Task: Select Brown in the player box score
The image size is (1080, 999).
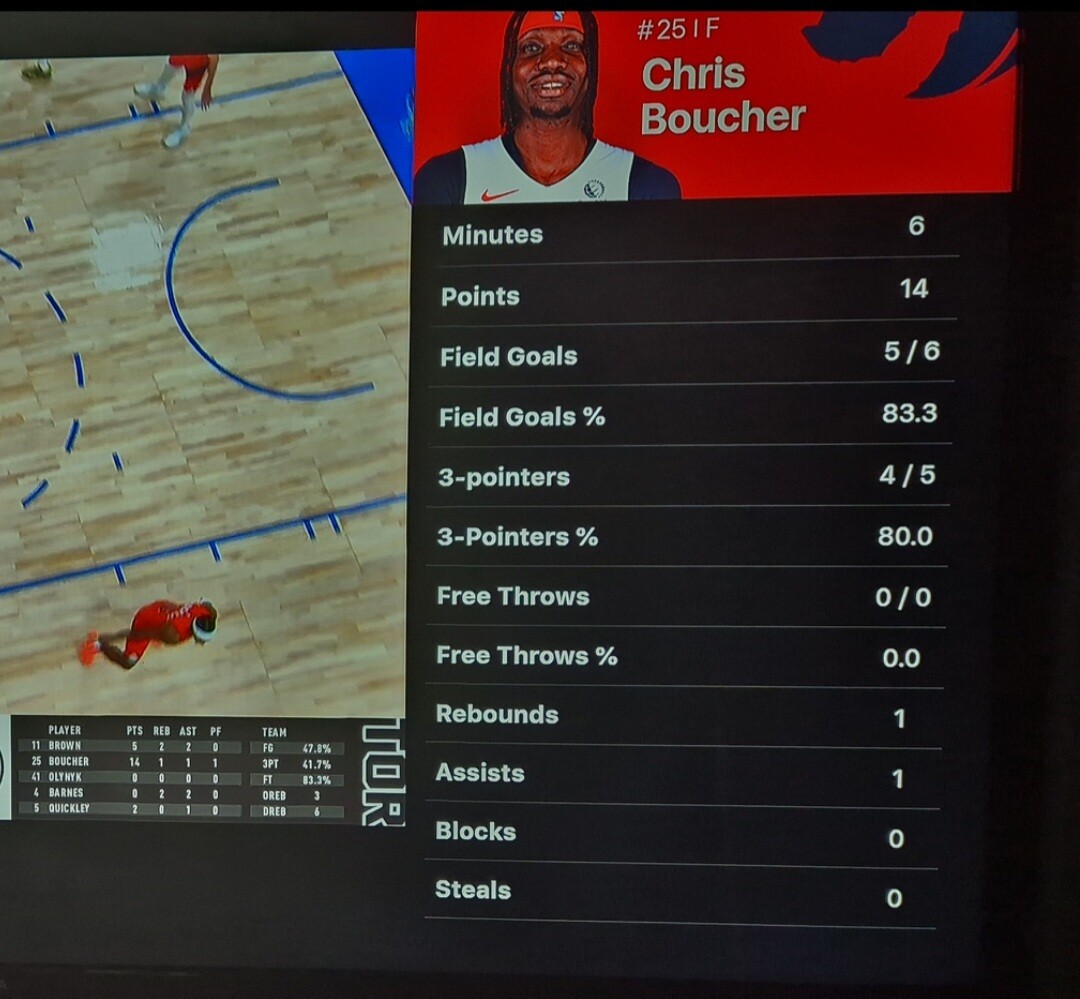Action: coord(66,746)
